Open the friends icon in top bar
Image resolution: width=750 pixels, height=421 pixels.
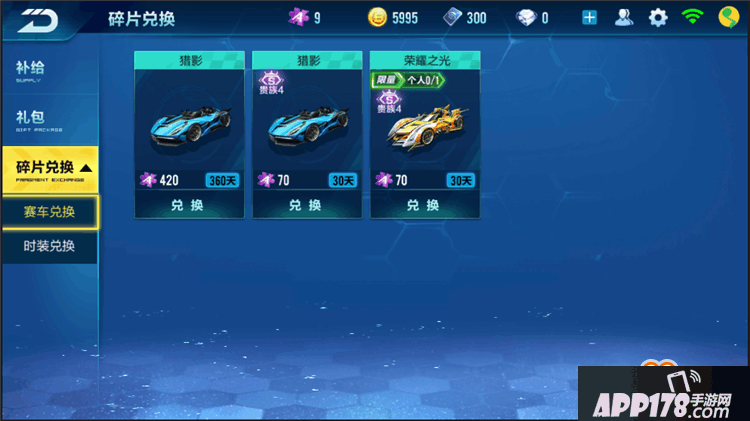click(624, 17)
